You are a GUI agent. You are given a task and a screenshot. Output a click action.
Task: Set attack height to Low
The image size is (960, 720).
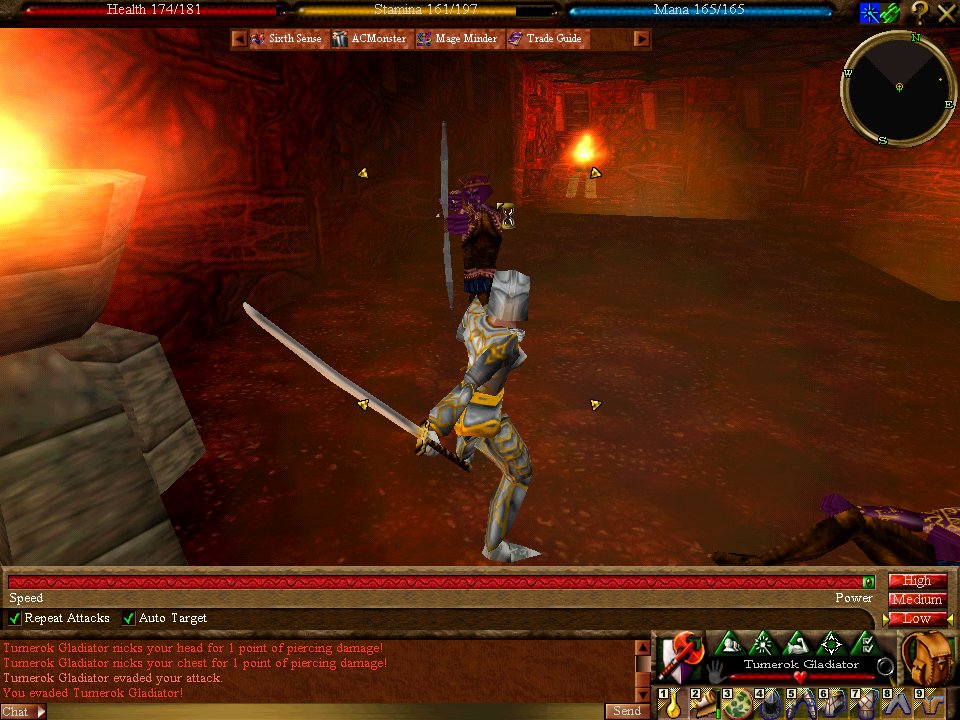click(917, 619)
